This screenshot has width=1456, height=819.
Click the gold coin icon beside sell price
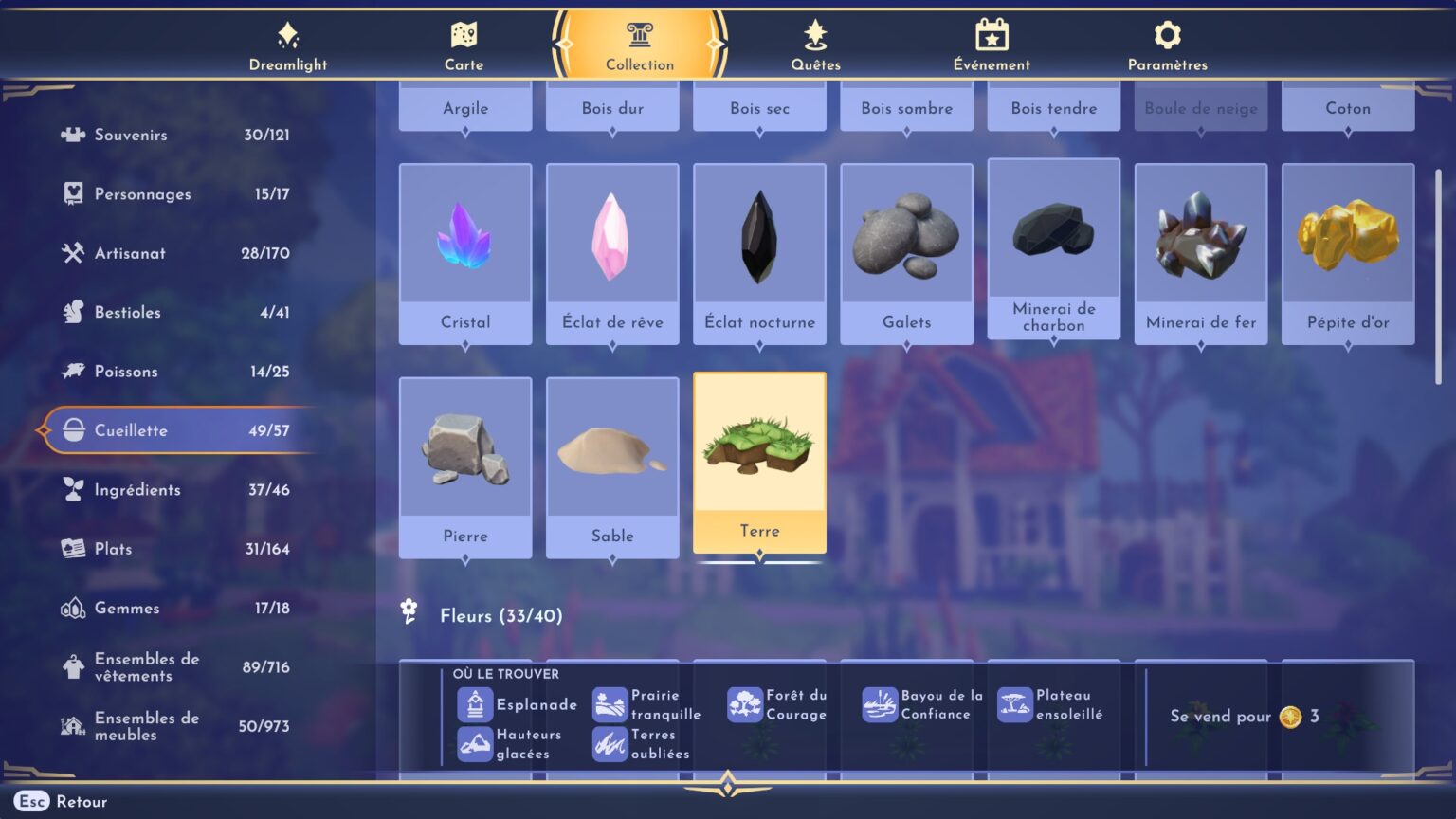(x=1292, y=718)
